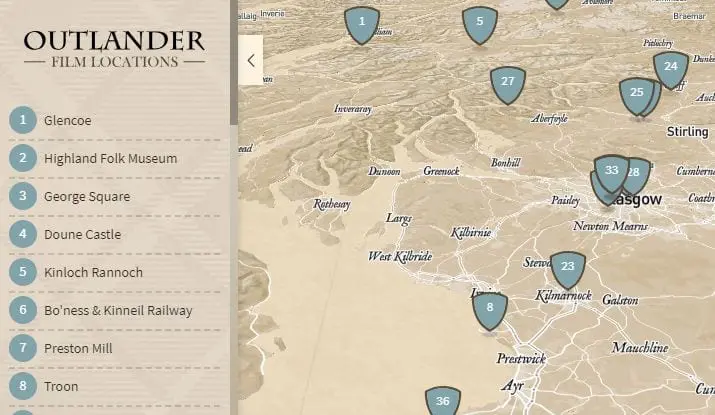Select Glencoe in the locations list

(x=67, y=121)
